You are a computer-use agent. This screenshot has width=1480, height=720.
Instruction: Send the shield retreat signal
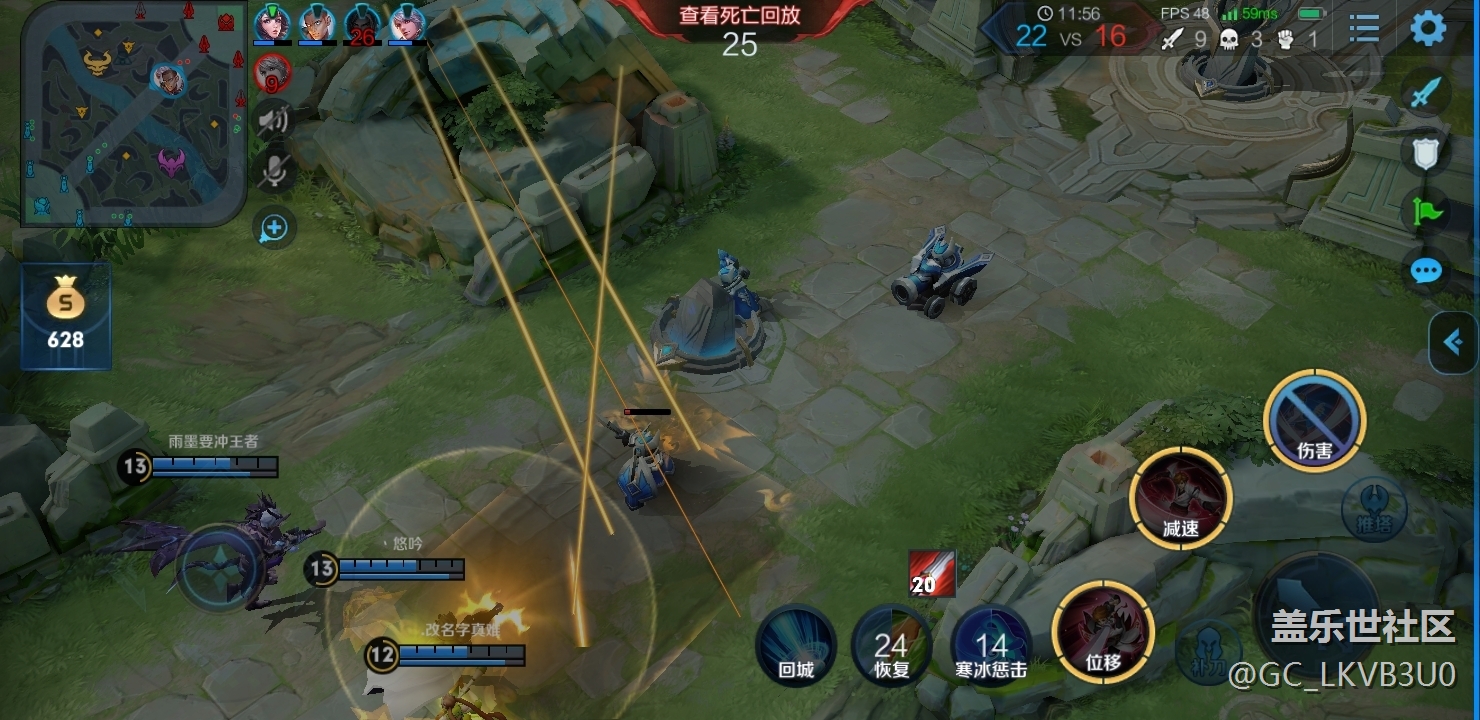1426,153
